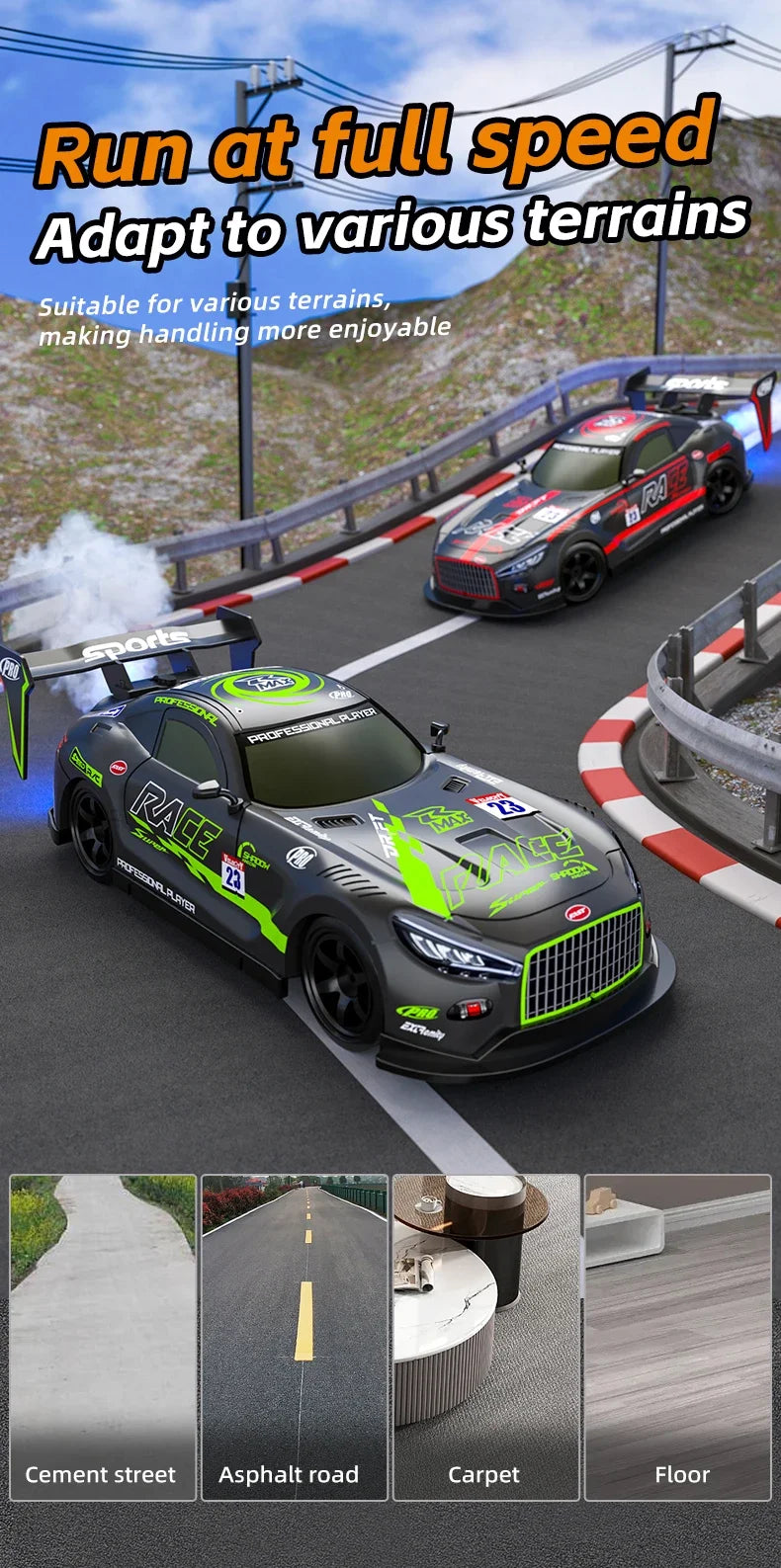Select the Cement street terrain thumbnail
This screenshot has width=781, height=1568.
coord(103,1336)
